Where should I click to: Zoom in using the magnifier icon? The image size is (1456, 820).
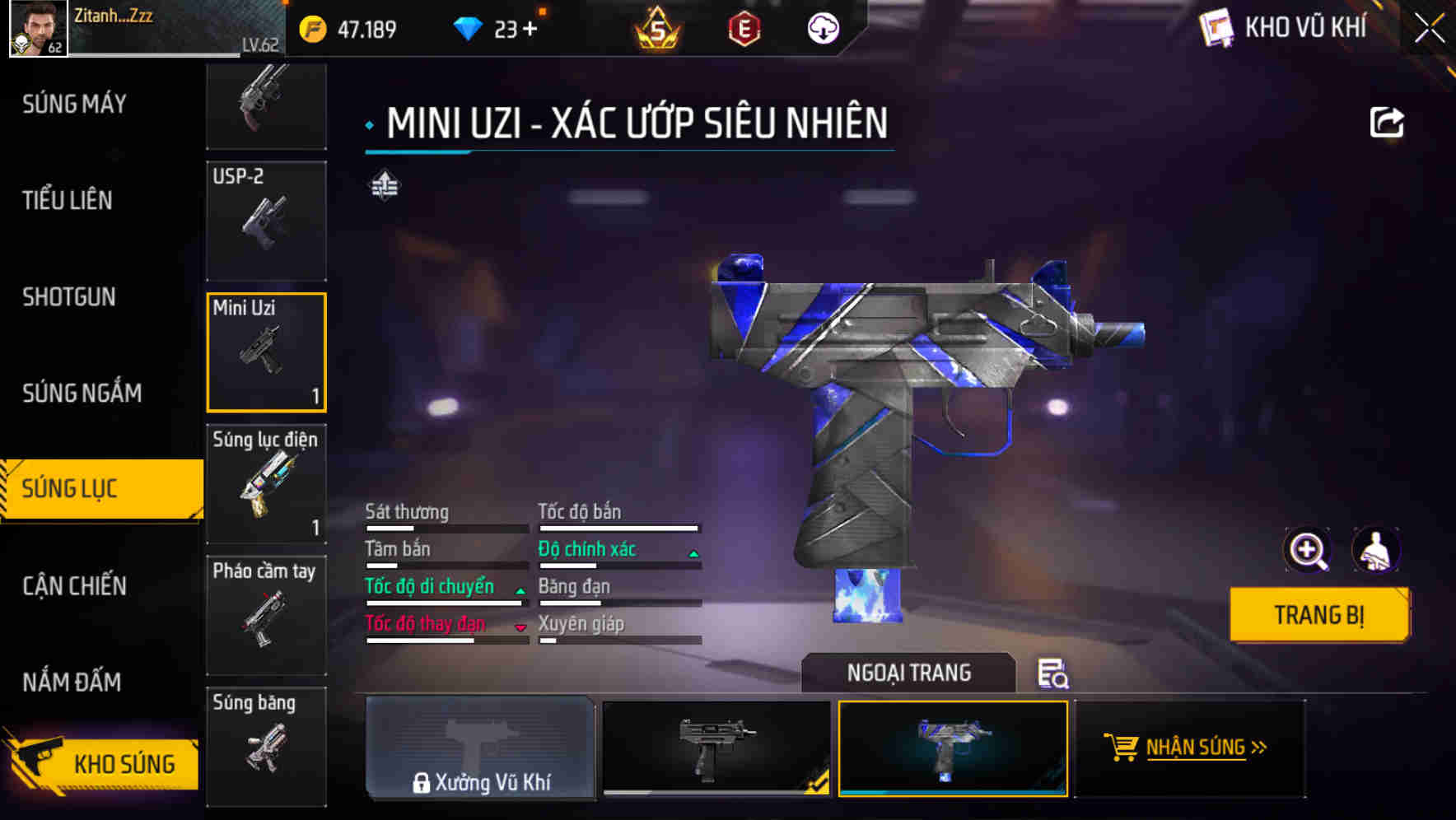[x=1306, y=550]
